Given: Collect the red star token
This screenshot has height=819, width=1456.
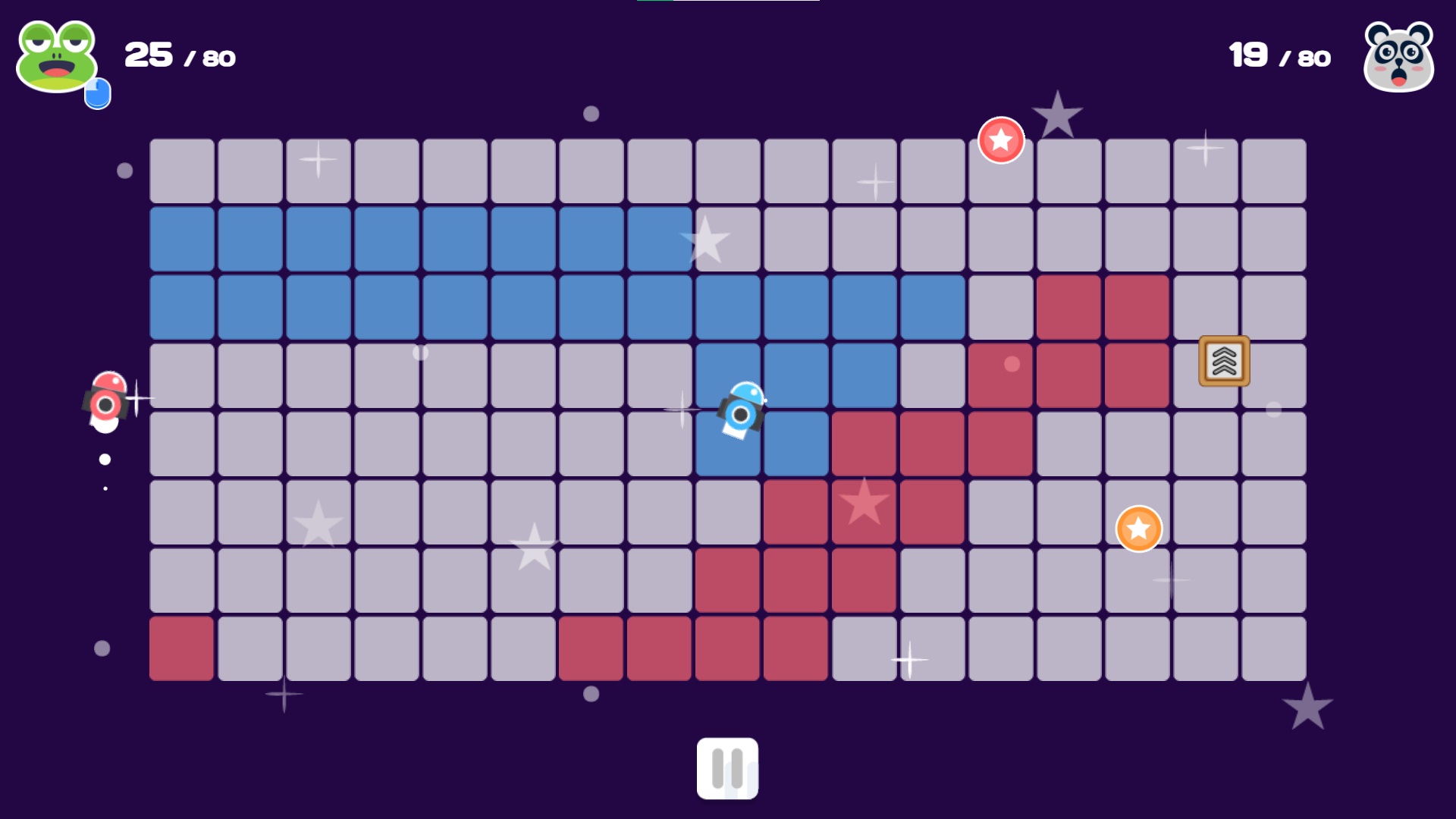Looking at the screenshot, I should pyautogui.click(x=1001, y=139).
